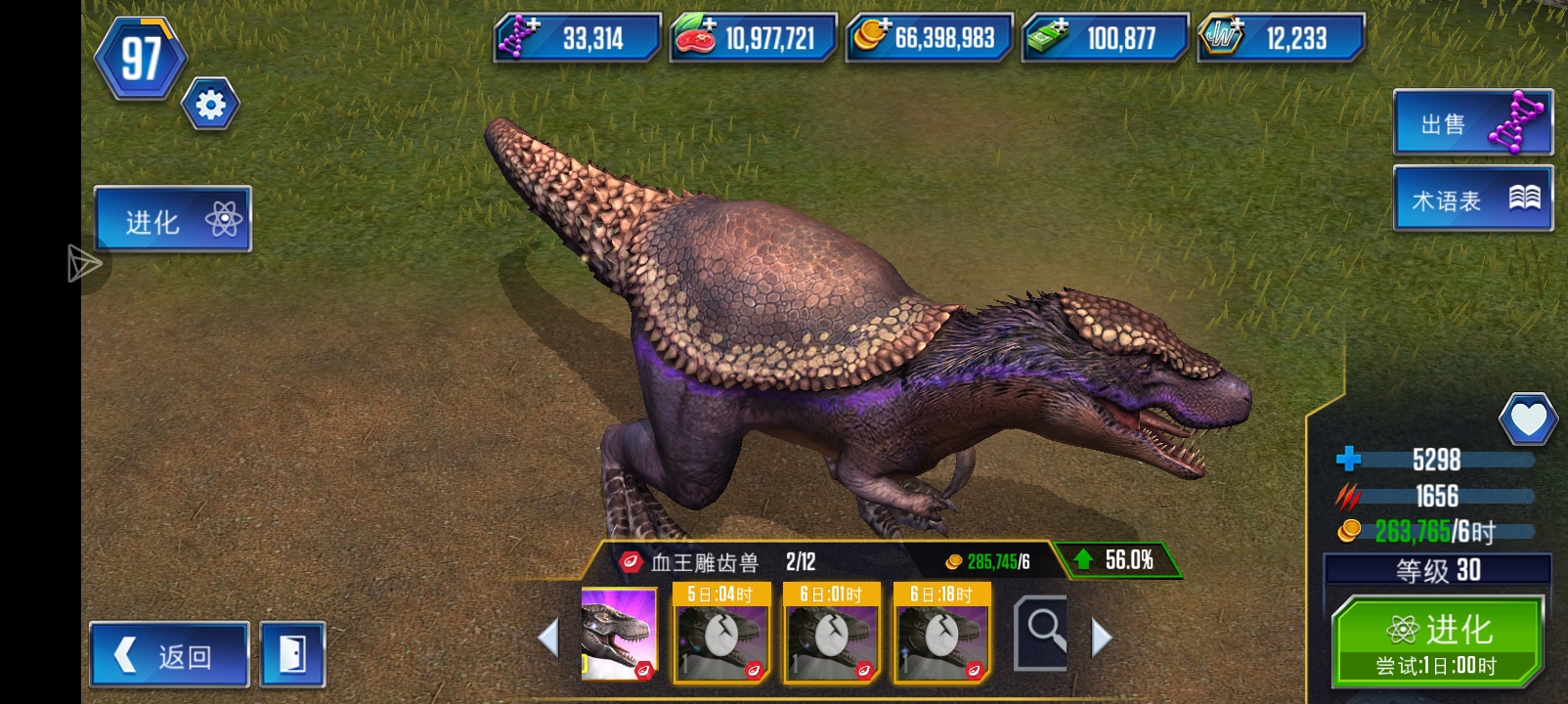Sell the creature with 出售 button
The height and width of the screenshot is (704, 1568).
click(1471, 123)
